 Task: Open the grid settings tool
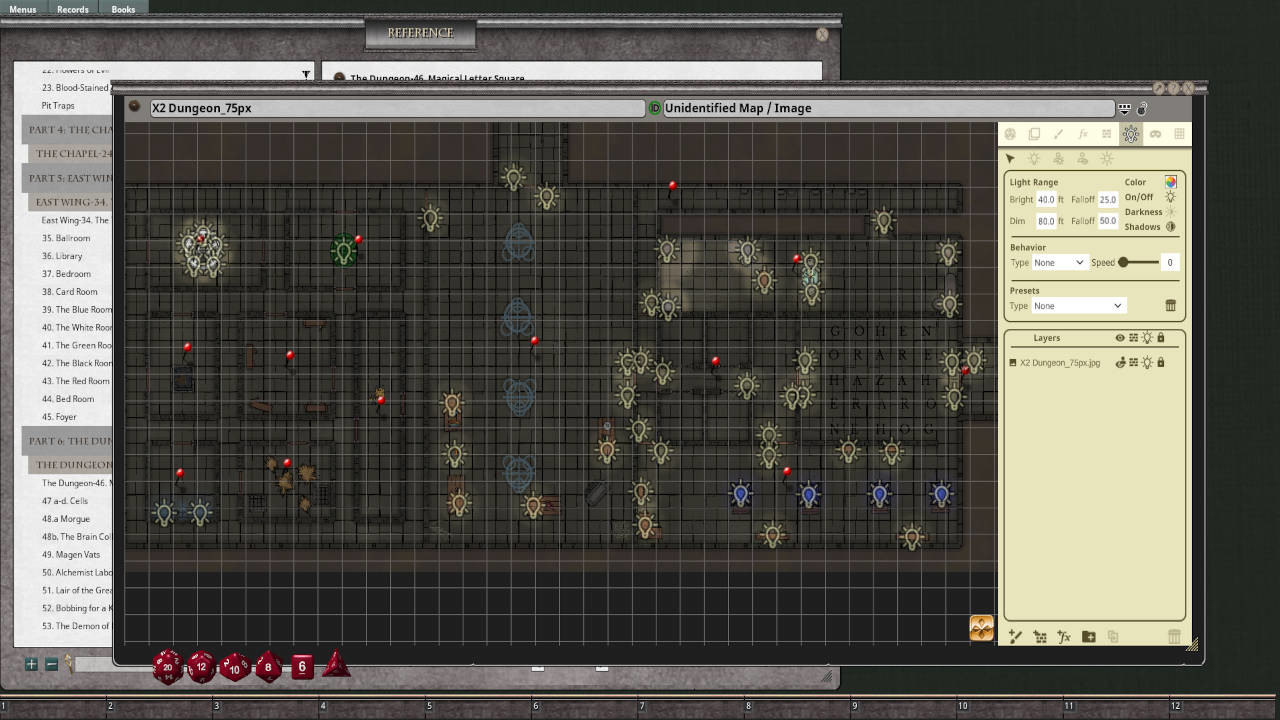tap(1180, 134)
